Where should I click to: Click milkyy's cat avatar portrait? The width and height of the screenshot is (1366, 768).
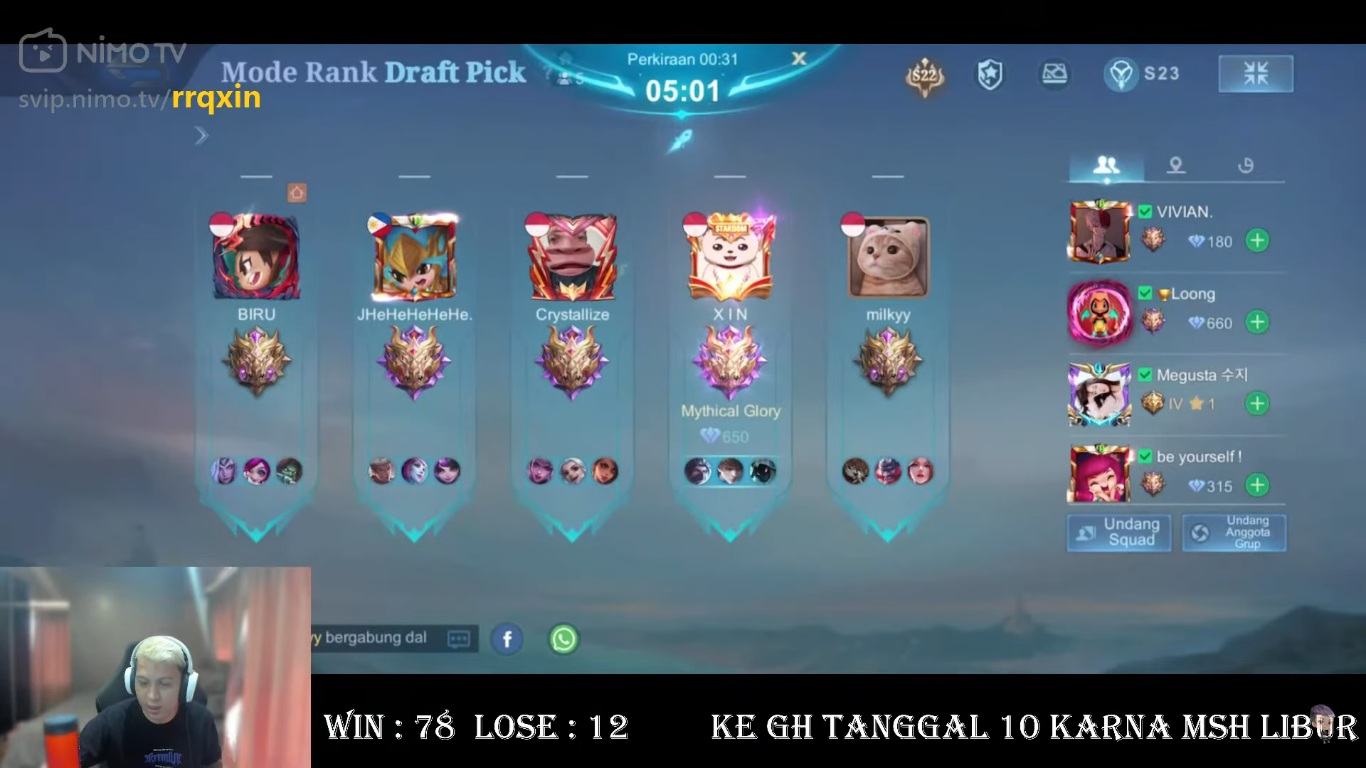point(886,255)
